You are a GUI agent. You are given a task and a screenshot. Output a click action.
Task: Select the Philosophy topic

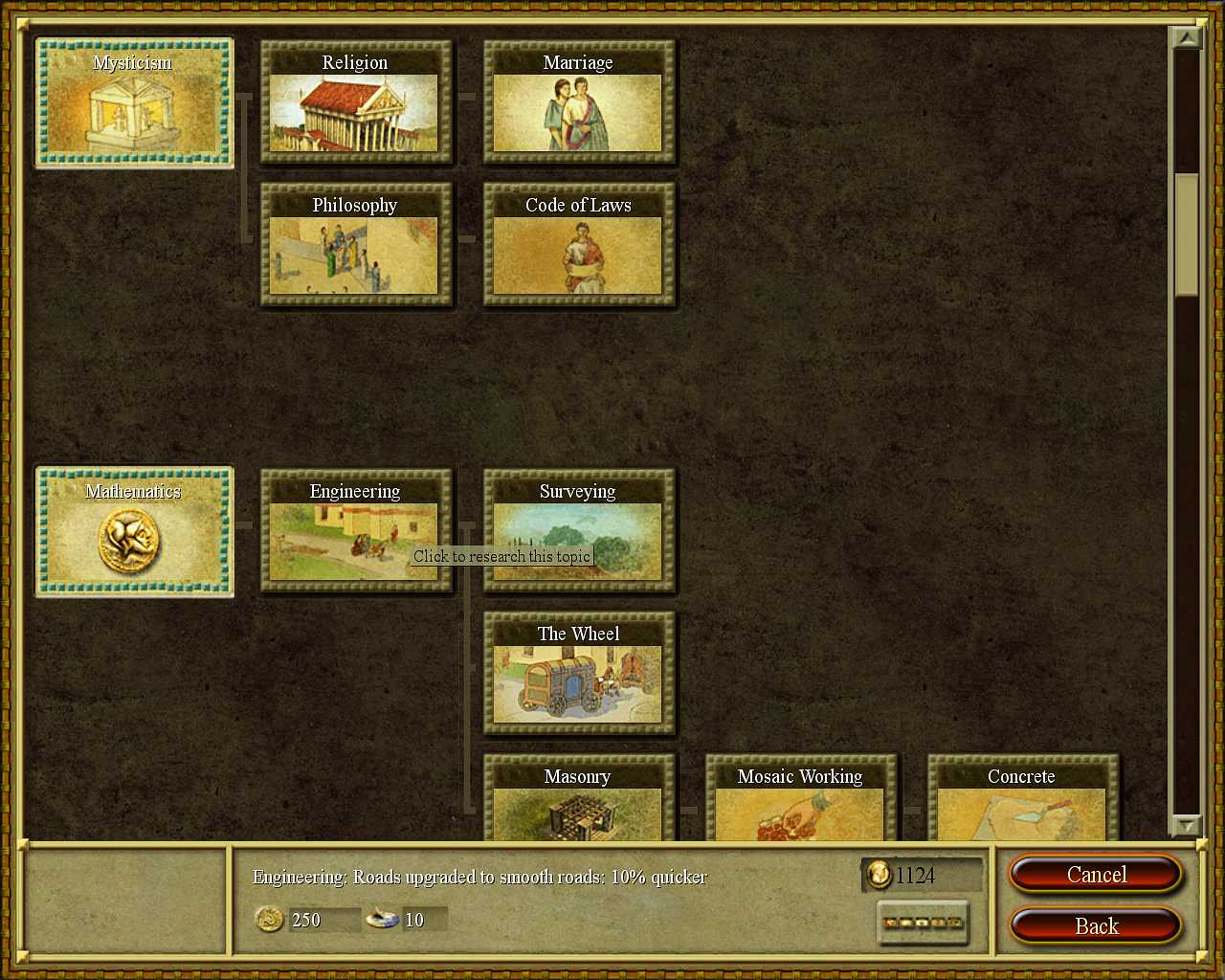[x=355, y=246]
